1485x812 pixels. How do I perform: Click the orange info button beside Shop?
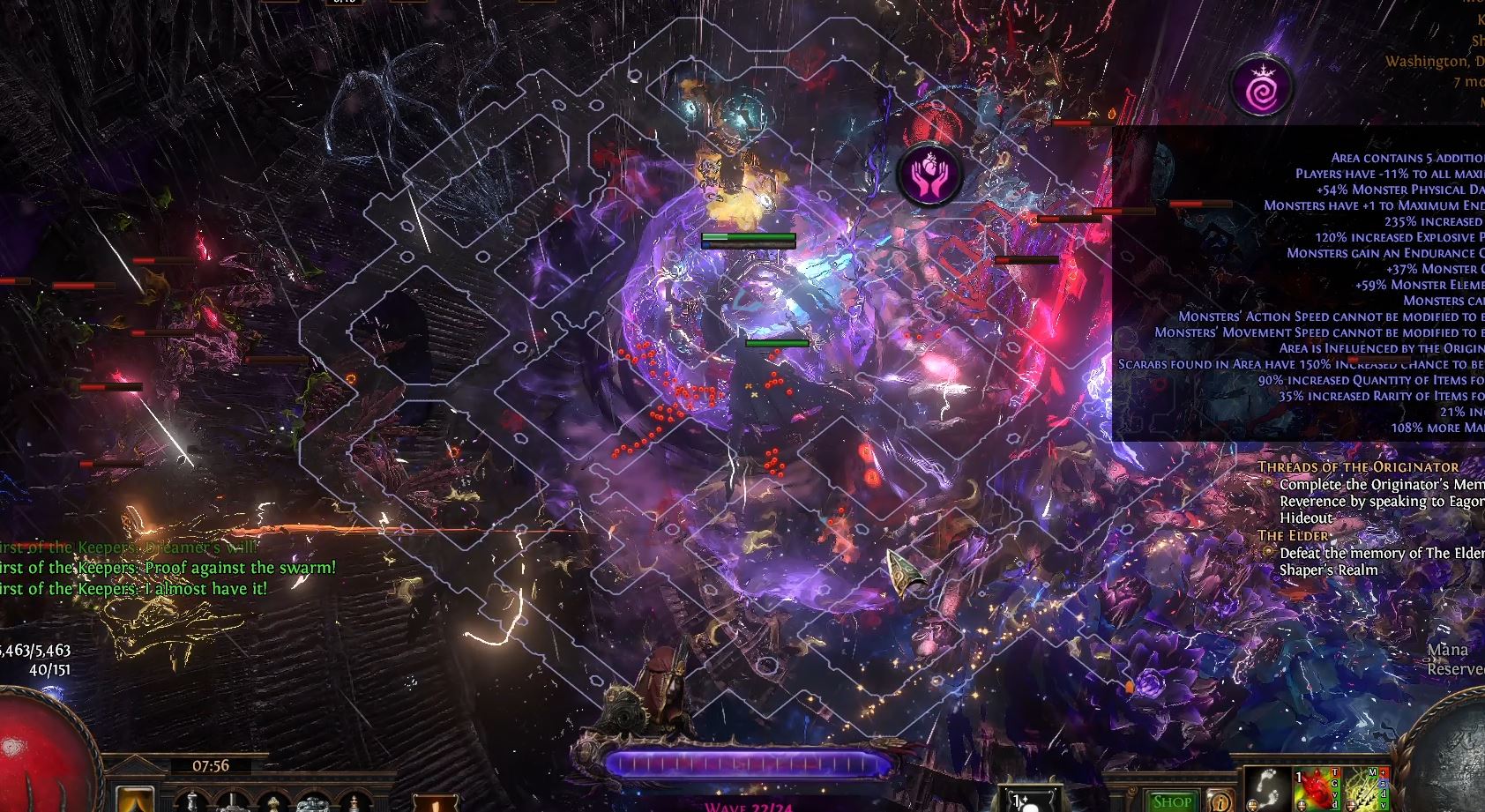pos(1220,801)
